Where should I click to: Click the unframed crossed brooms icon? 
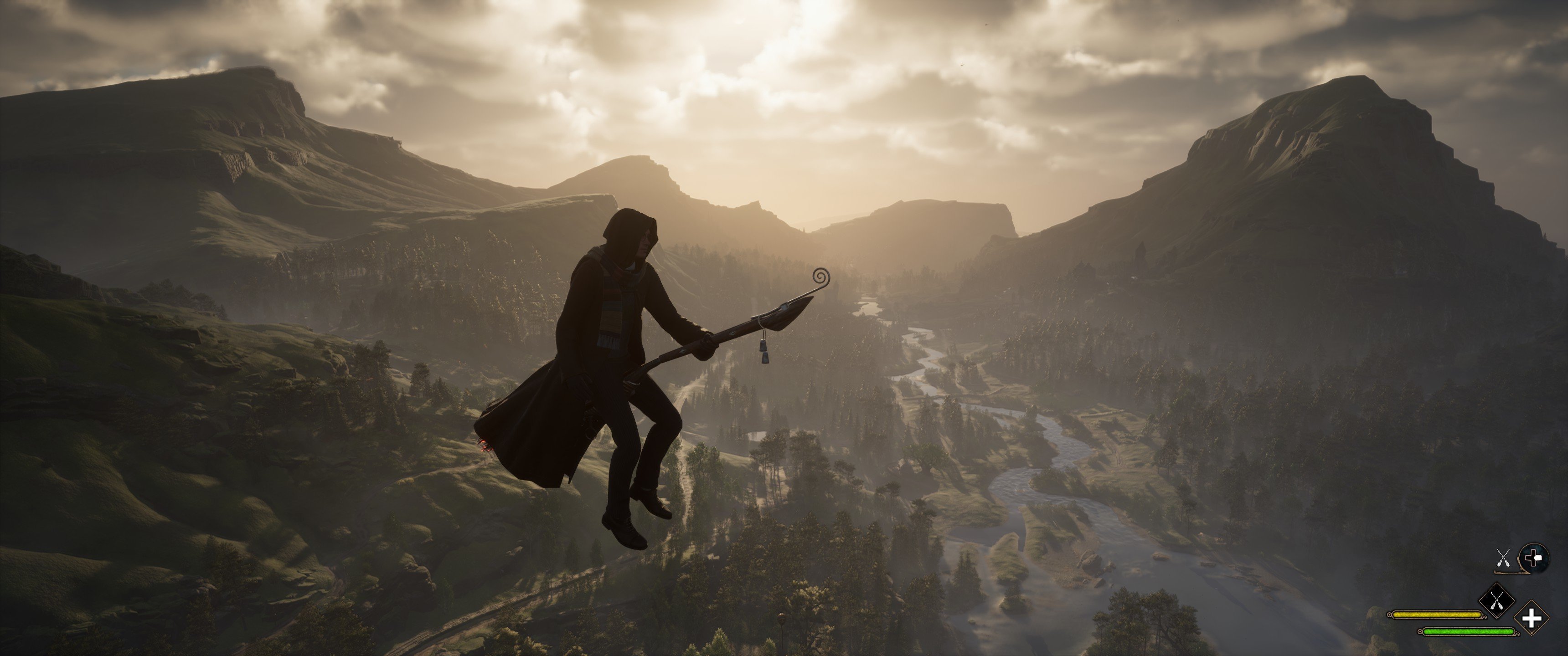[x=1503, y=558]
